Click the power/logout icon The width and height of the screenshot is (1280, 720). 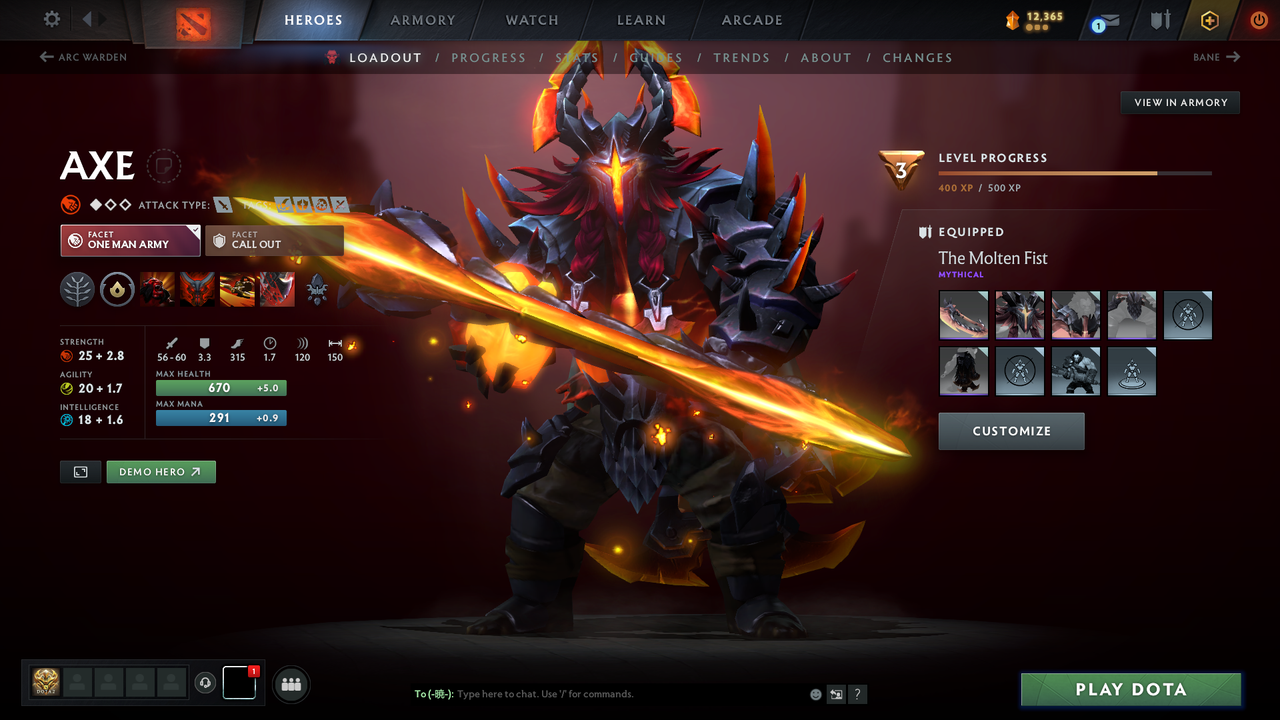coord(1258,20)
